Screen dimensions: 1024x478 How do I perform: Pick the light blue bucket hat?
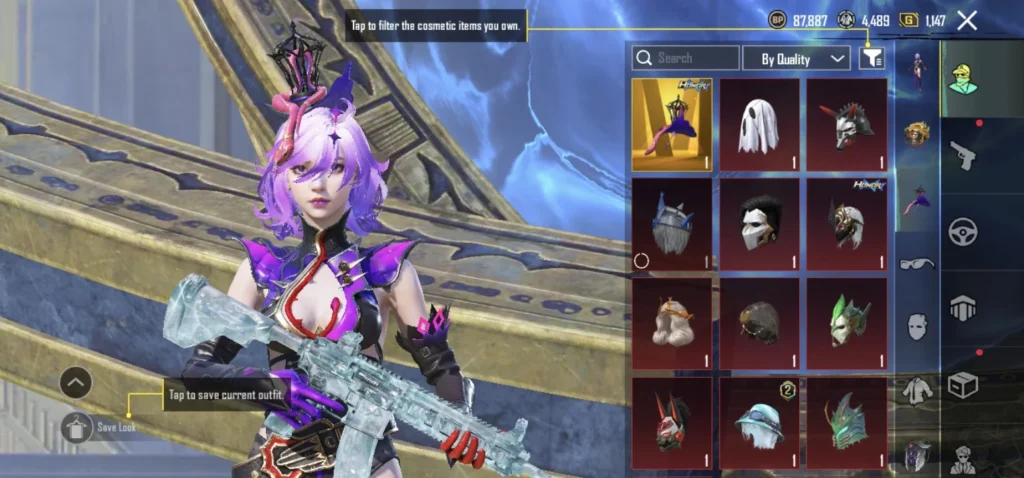point(759,422)
